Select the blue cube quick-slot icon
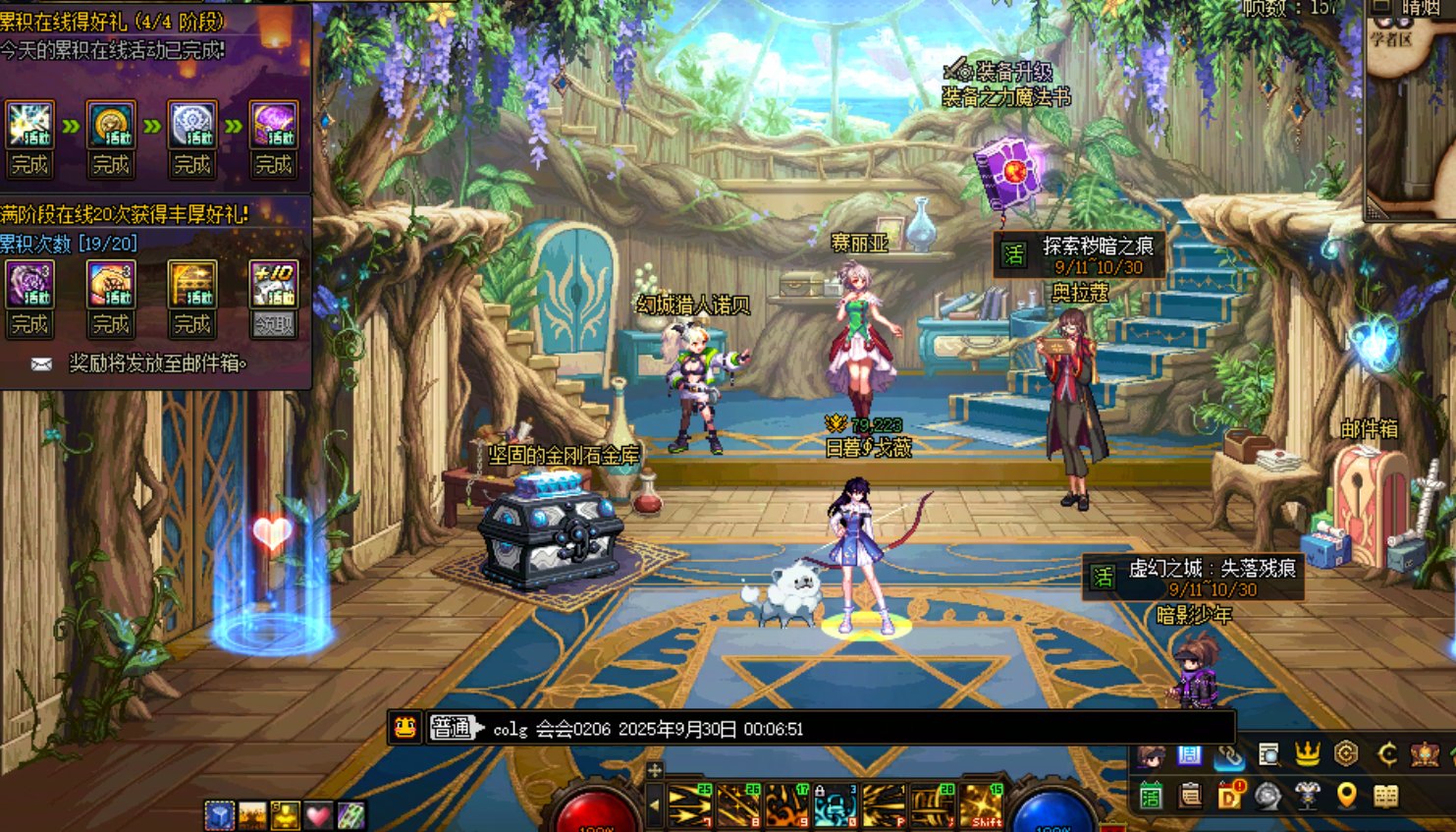 219,814
